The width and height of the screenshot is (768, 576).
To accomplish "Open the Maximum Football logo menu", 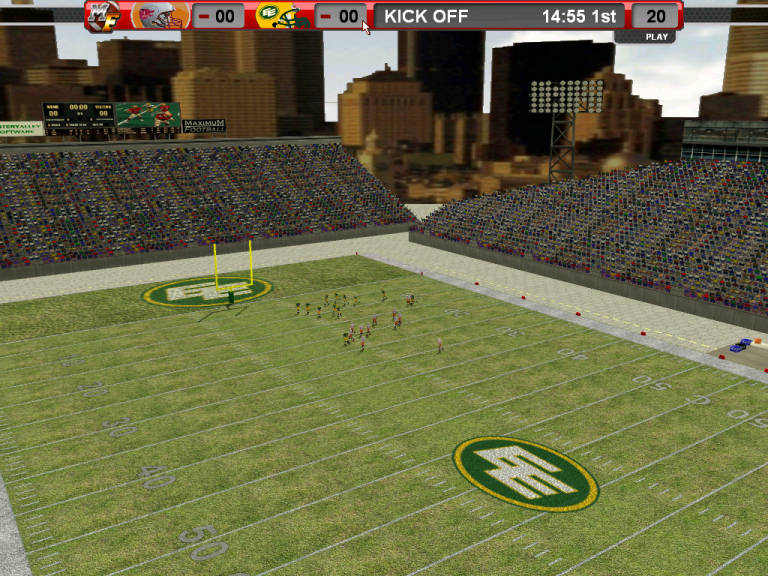I will coord(100,16).
